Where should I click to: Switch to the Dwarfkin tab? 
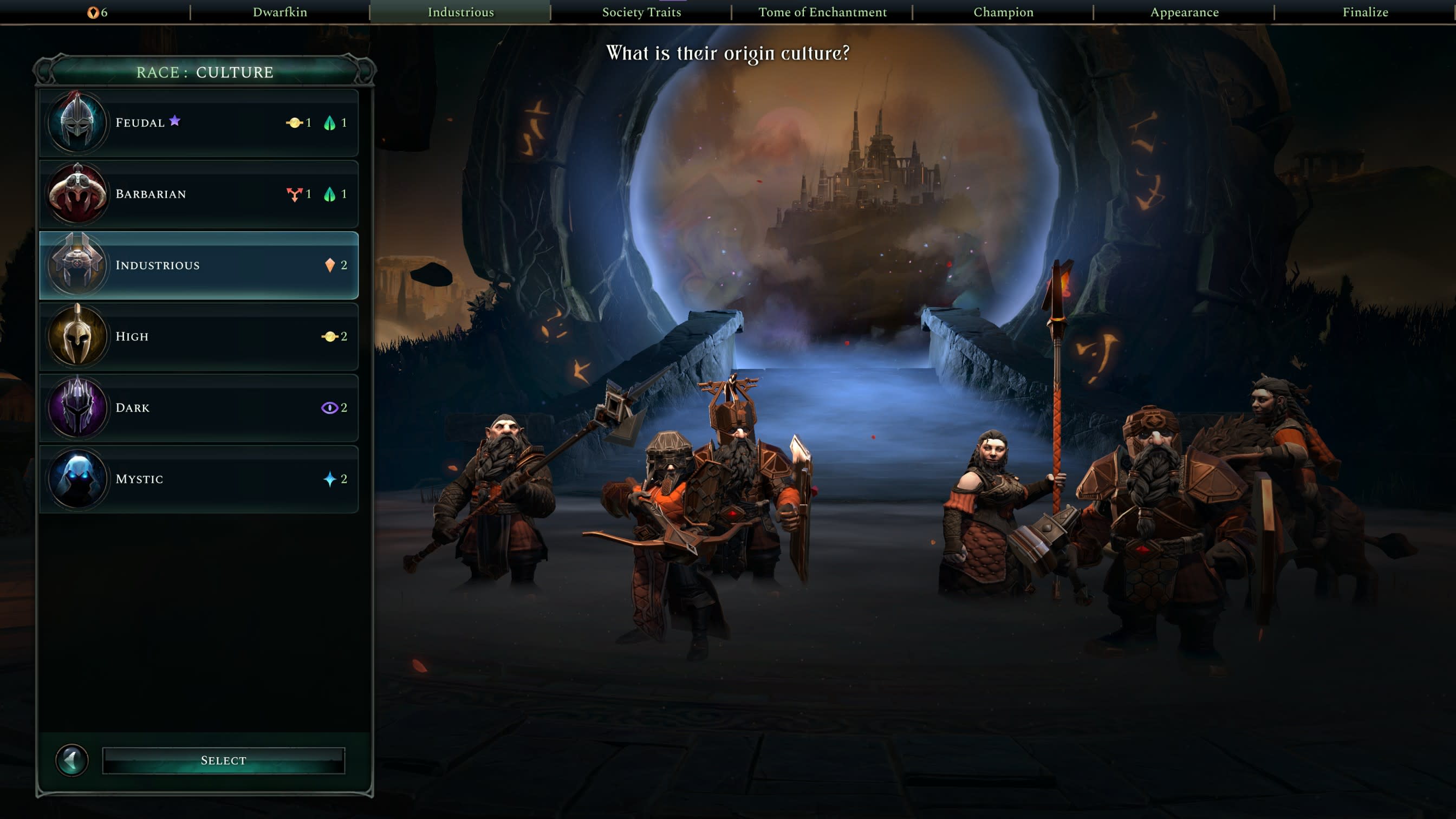click(280, 12)
